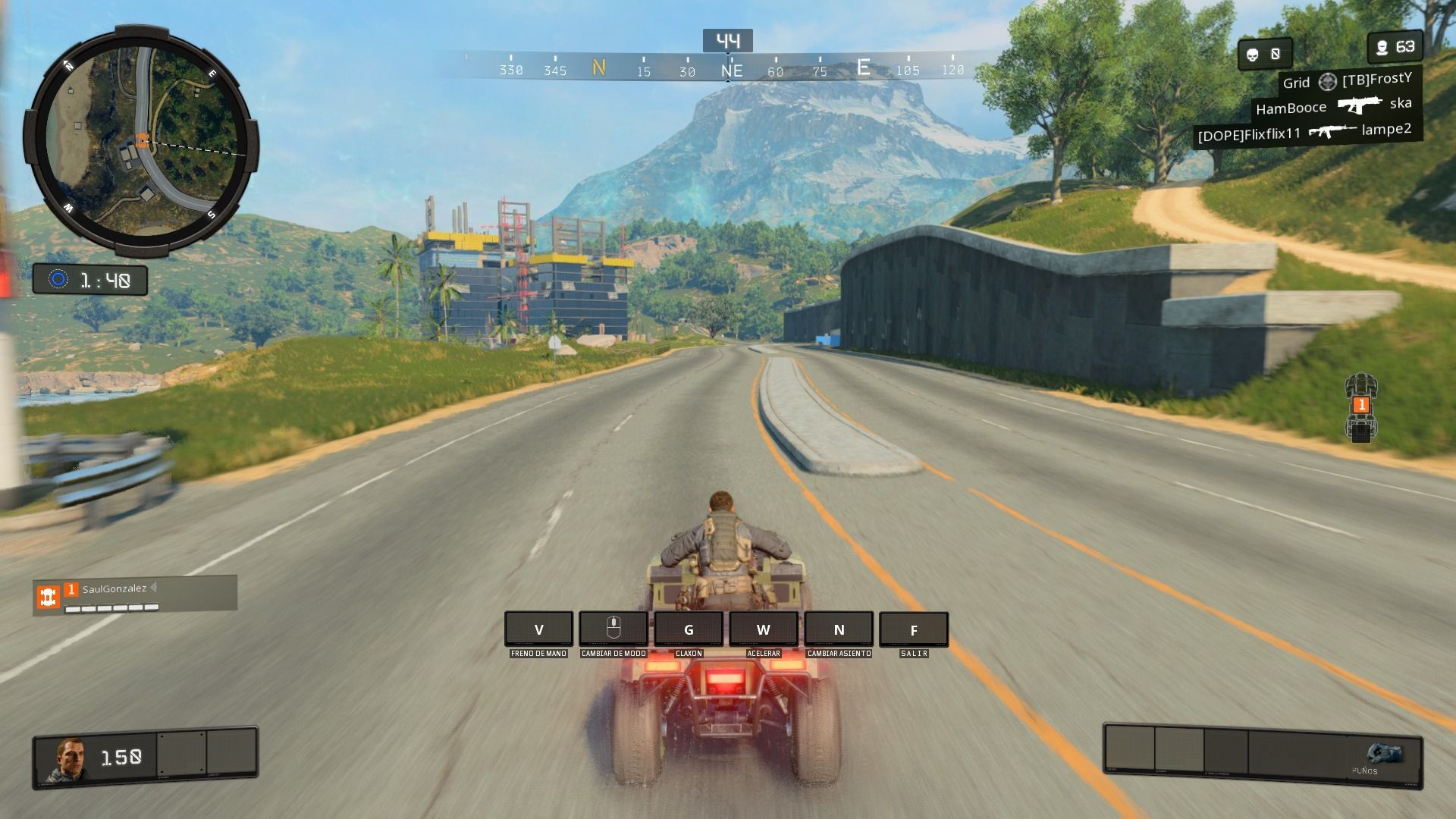Select the orange vehicle marker on the minimap
Image resolution: width=1456 pixels, height=819 pixels.
tap(142, 140)
